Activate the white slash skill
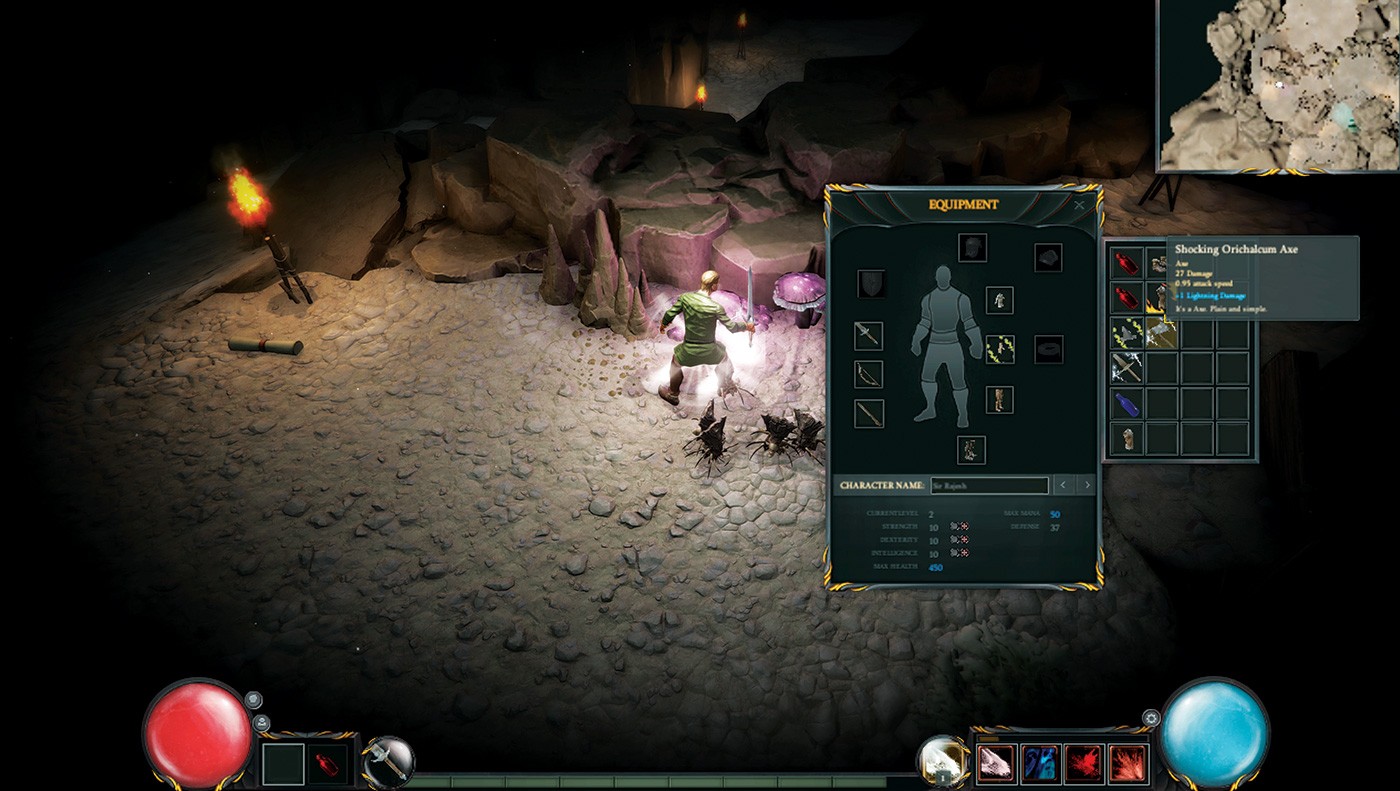1400x791 pixels. pos(996,763)
